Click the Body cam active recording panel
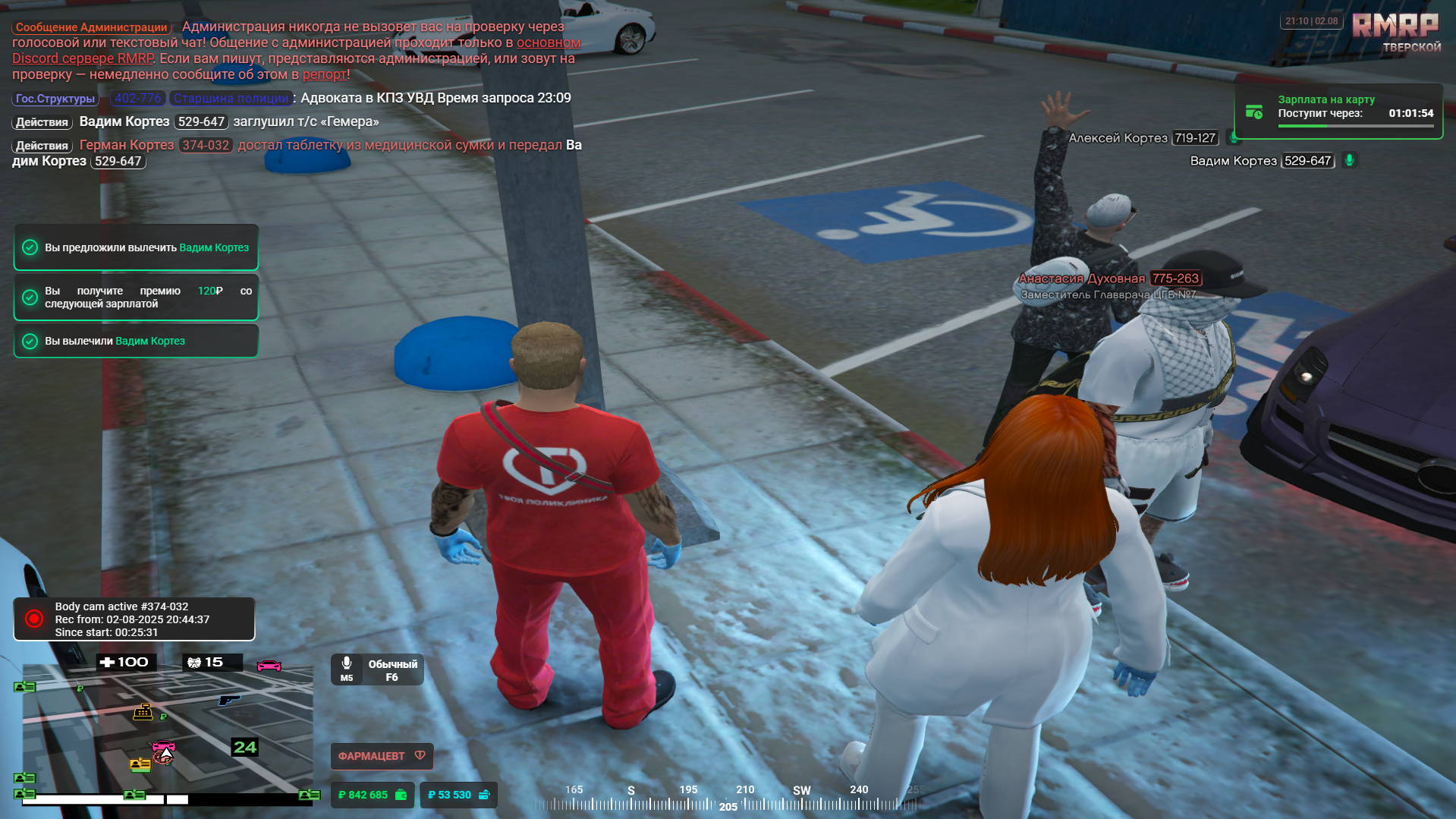The height and width of the screenshot is (819, 1456). [x=134, y=619]
